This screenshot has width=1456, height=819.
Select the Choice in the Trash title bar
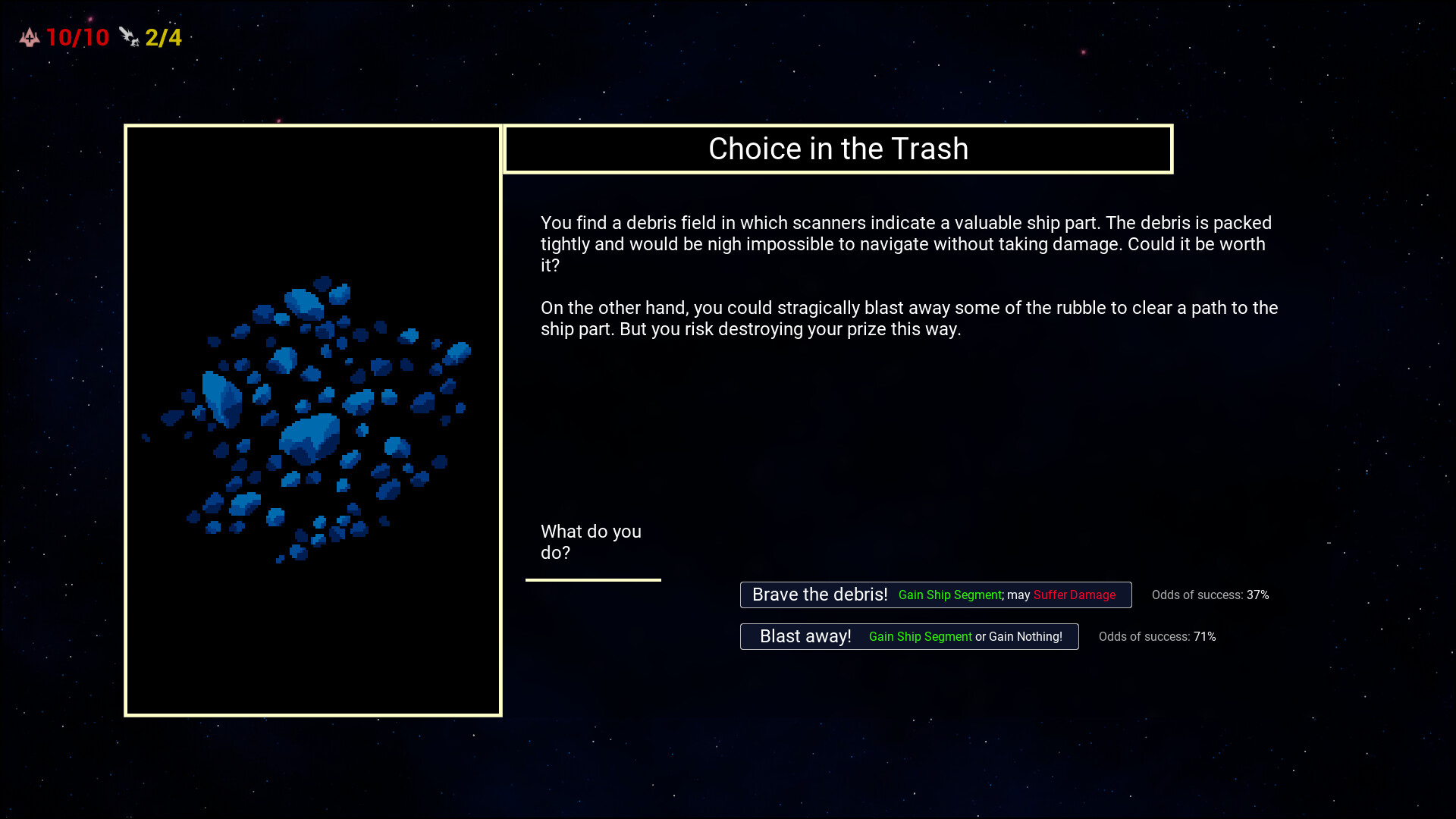pyautogui.click(x=839, y=149)
